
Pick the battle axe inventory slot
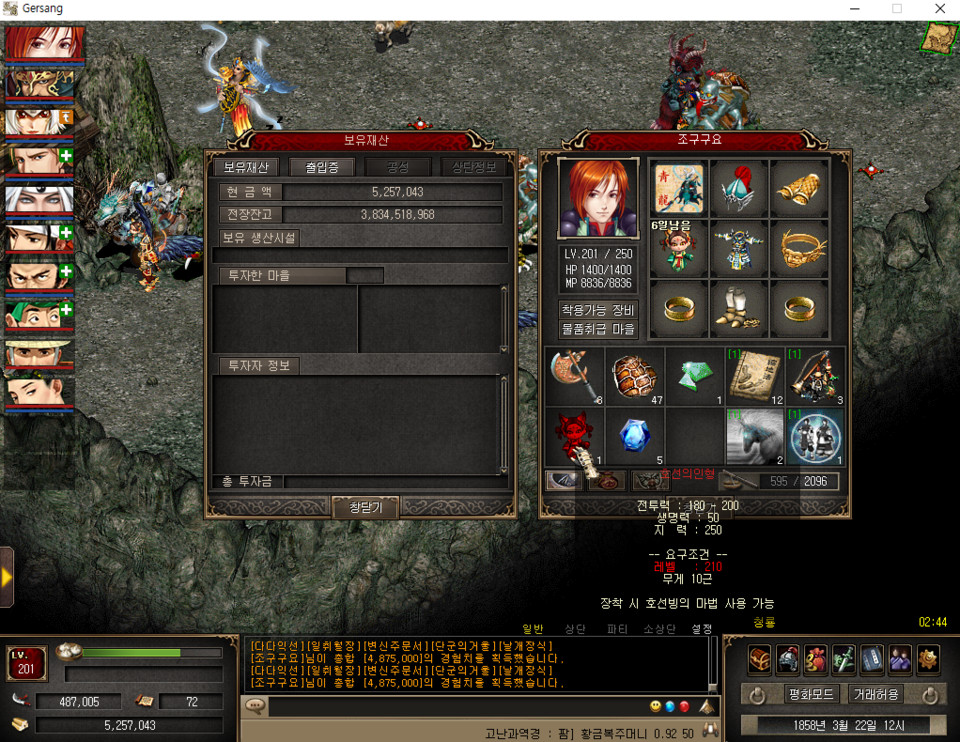coord(574,377)
